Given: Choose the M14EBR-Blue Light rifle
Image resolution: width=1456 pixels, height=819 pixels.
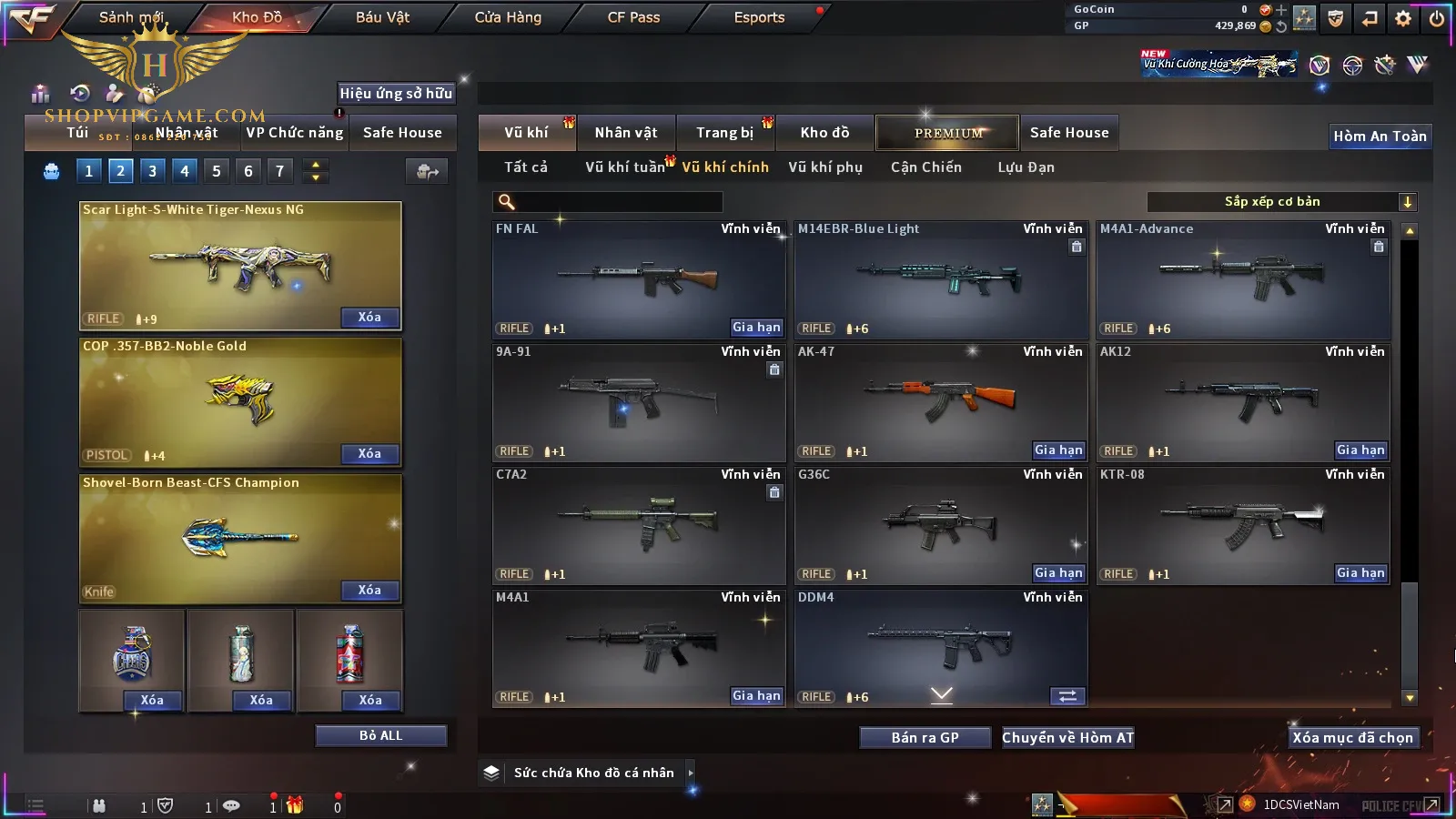Looking at the screenshot, I should 941,279.
